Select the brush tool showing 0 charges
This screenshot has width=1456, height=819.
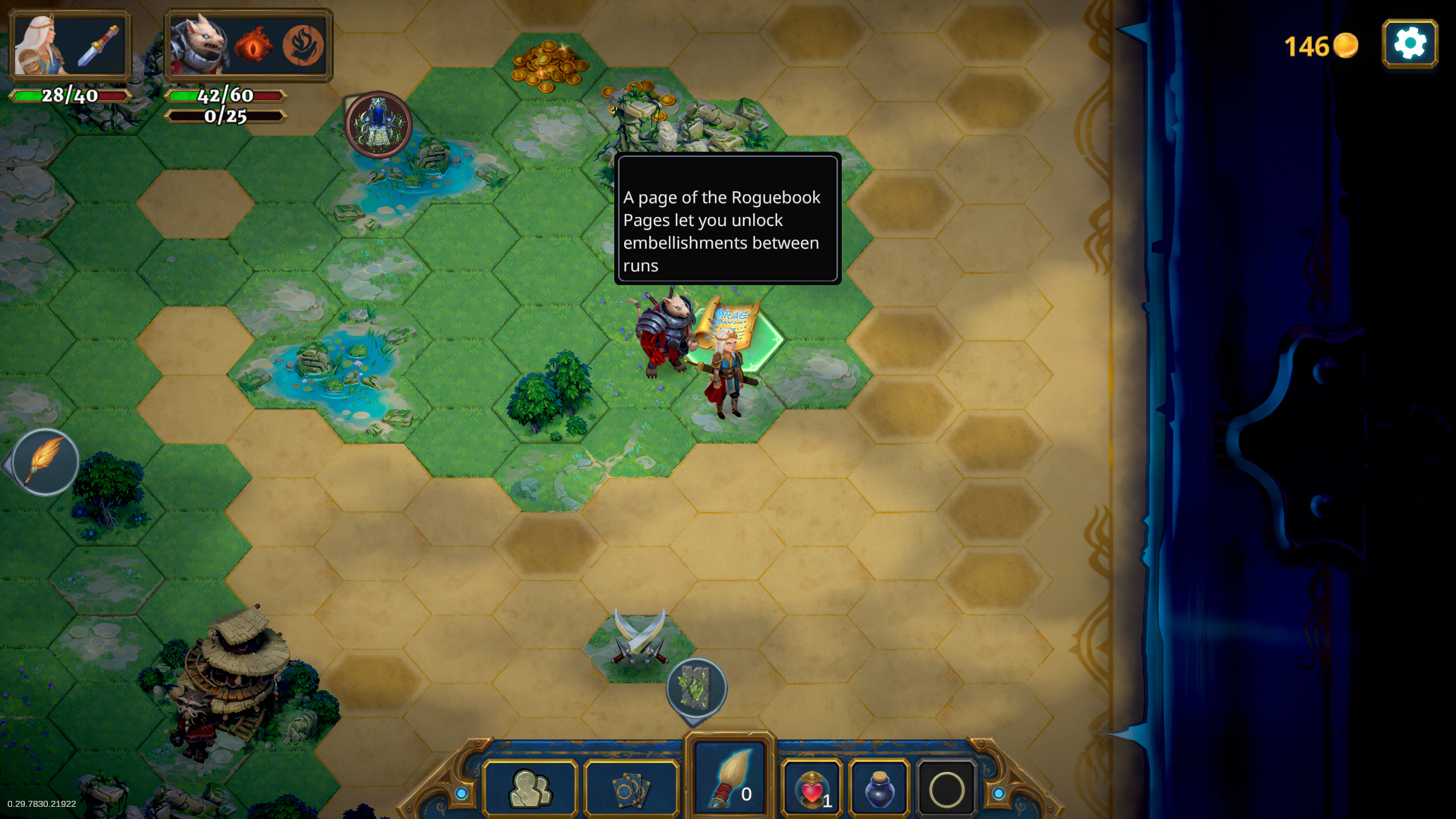point(730,777)
